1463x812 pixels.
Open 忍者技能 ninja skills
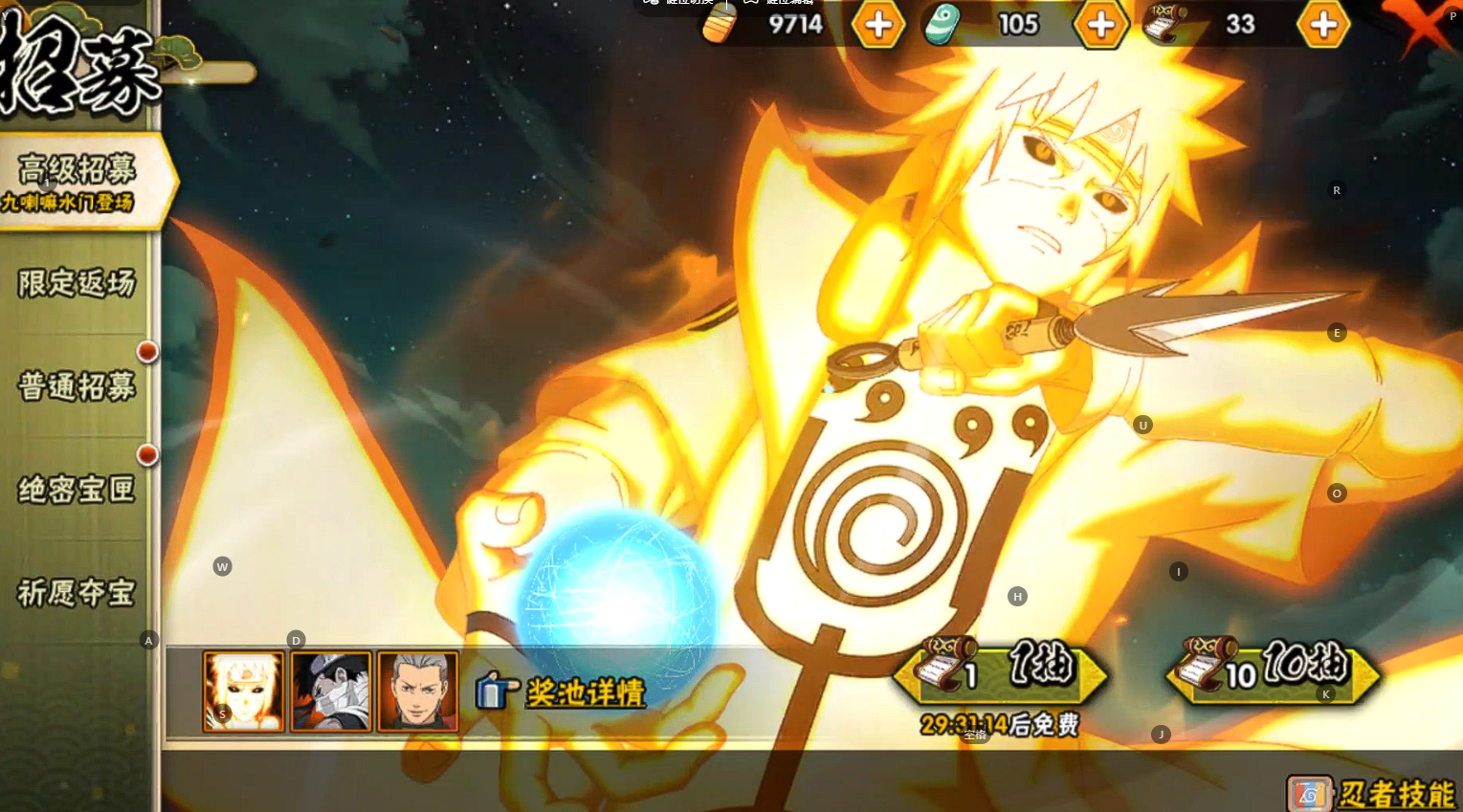pos(1374,793)
